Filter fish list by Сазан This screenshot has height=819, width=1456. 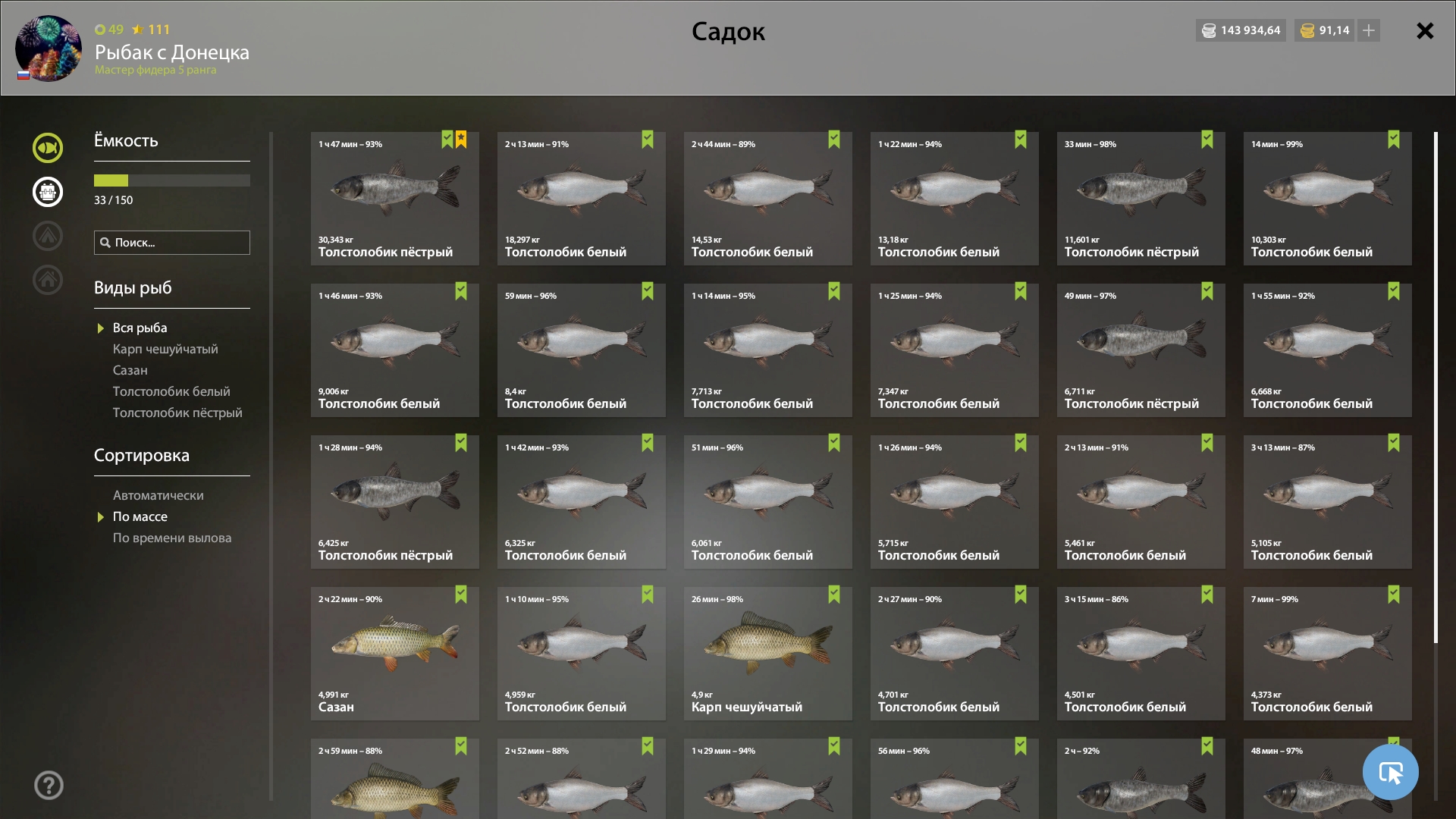click(130, 370)
